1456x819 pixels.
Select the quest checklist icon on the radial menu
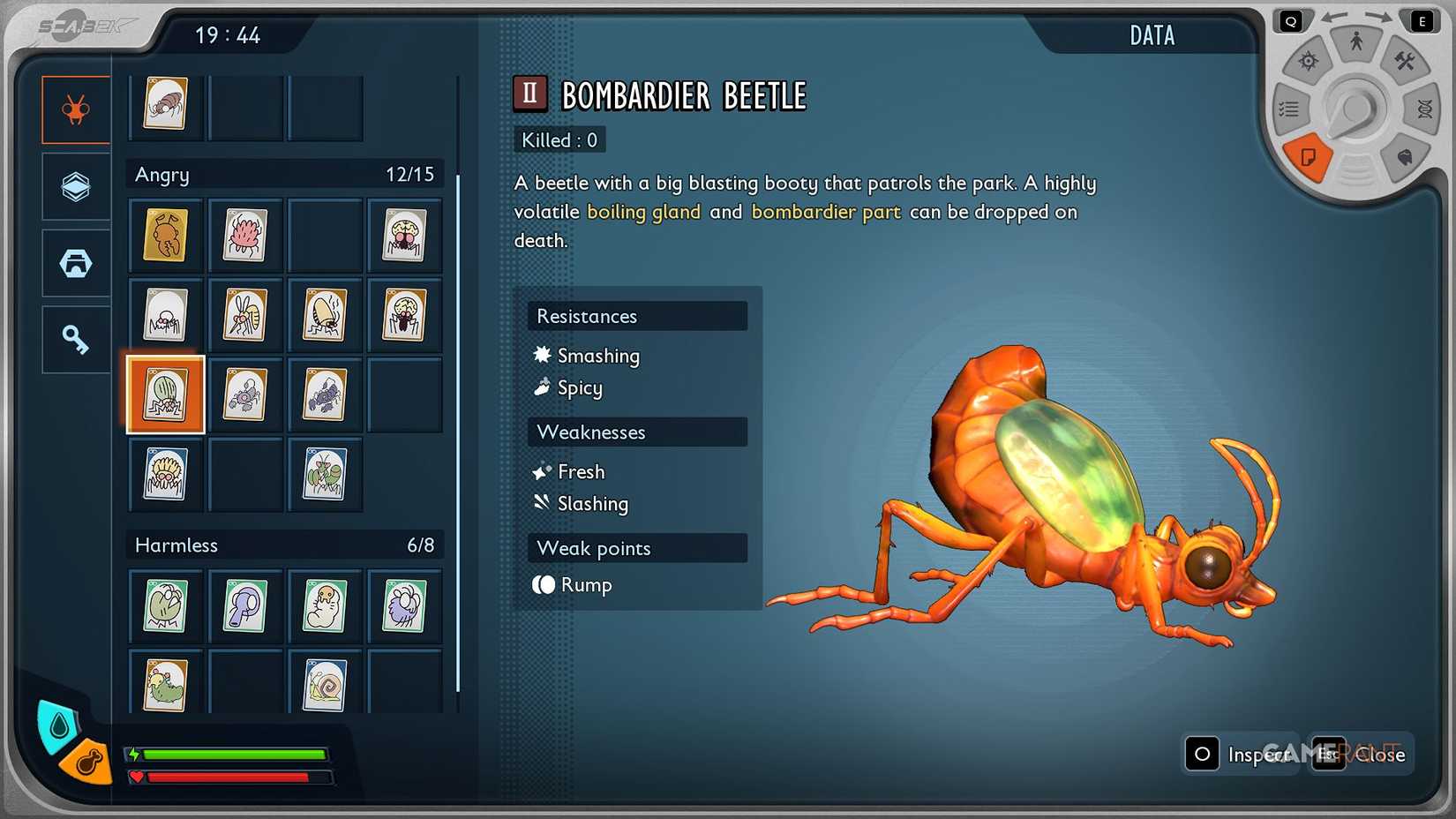click(x=1289, y=109)
